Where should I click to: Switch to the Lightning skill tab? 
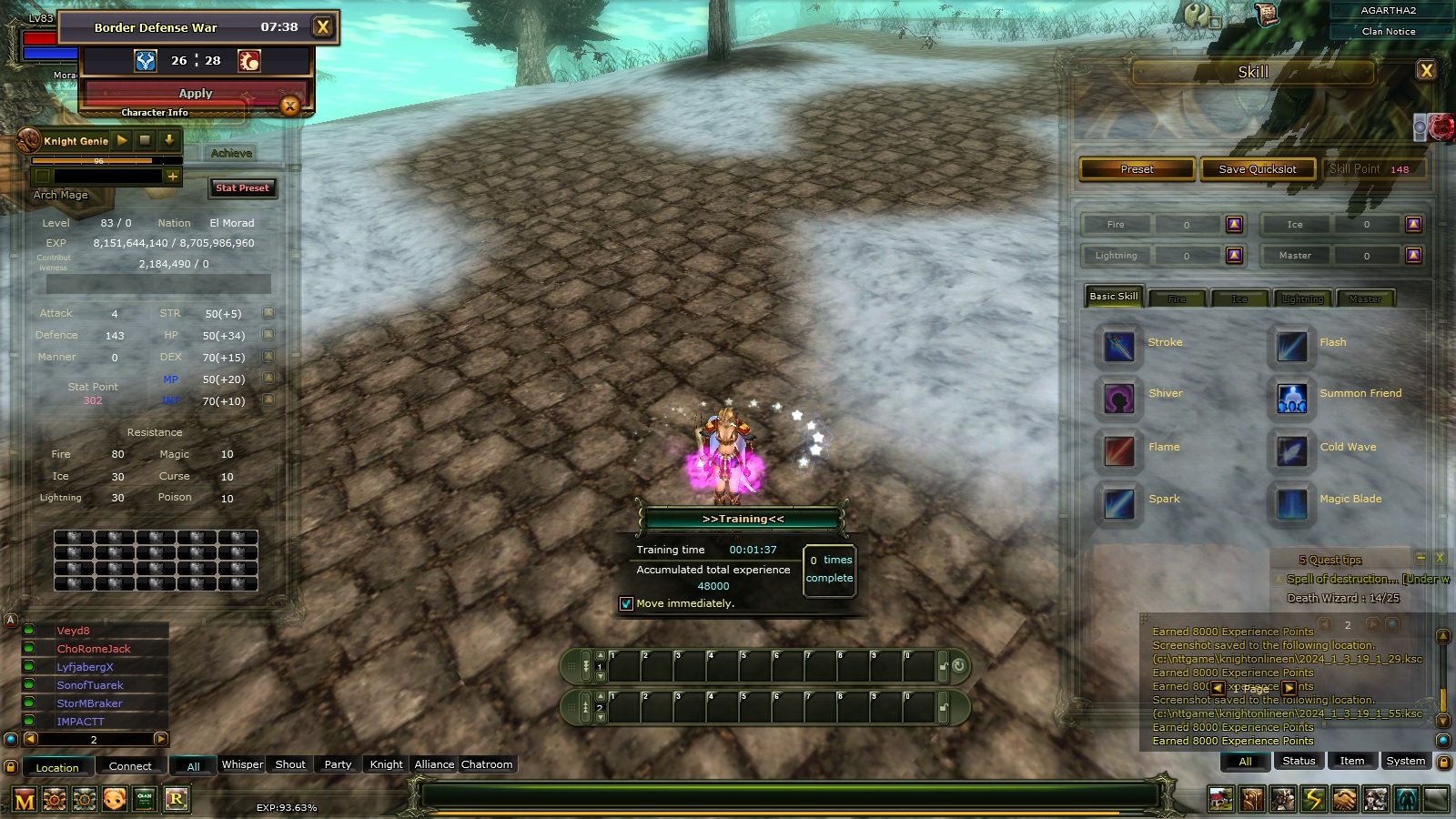coord(1303,298)
